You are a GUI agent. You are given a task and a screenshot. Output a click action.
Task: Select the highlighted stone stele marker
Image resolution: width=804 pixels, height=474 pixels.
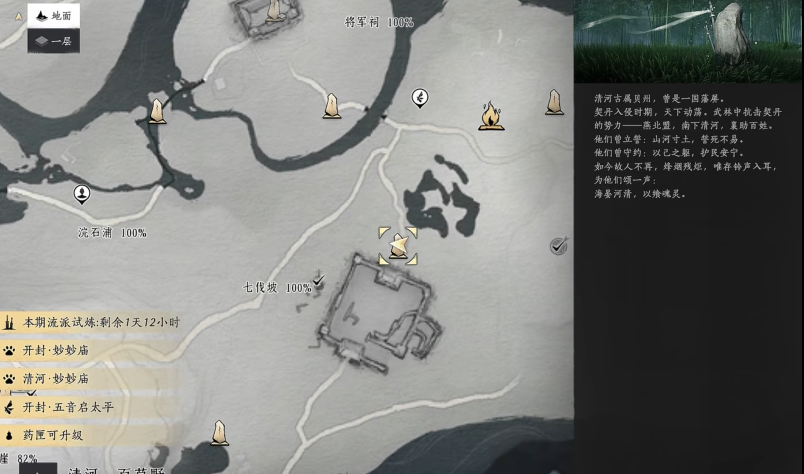click(x=398, y=245)
